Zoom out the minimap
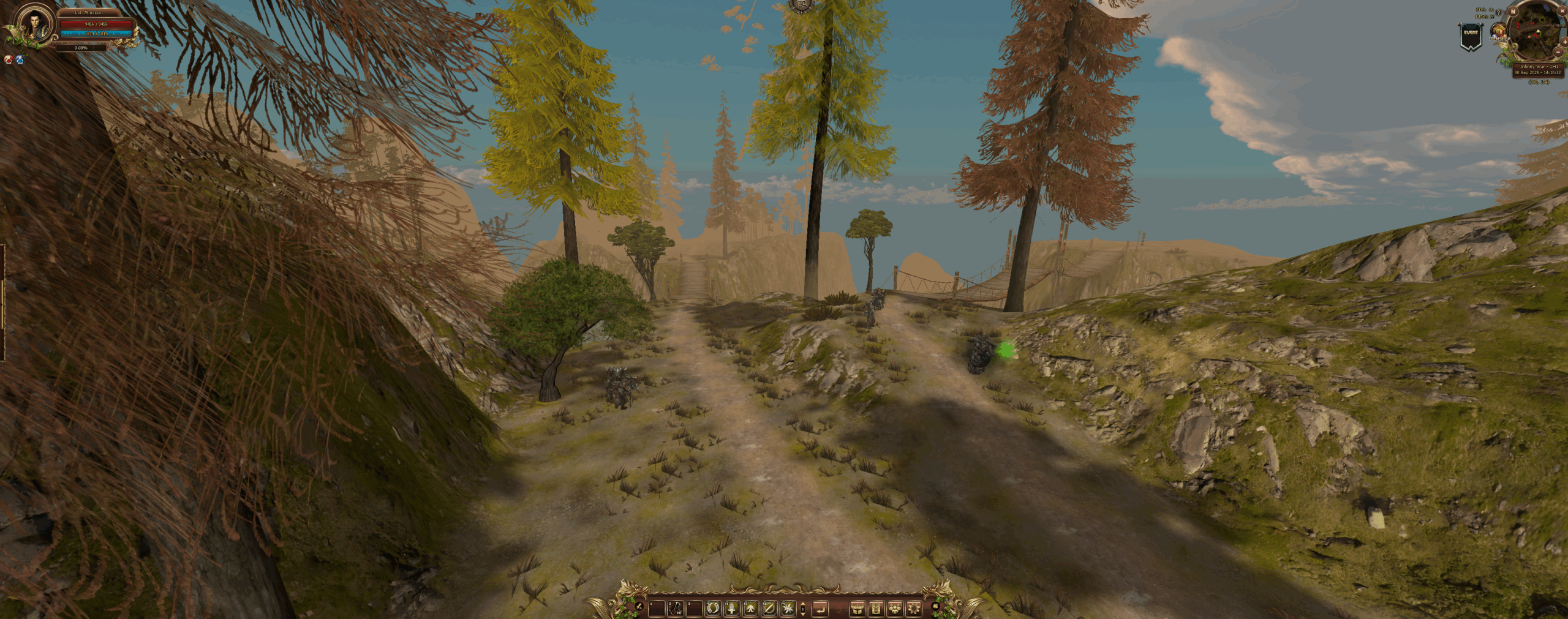The image size is (1568, 619). [x=1558, y=53]
